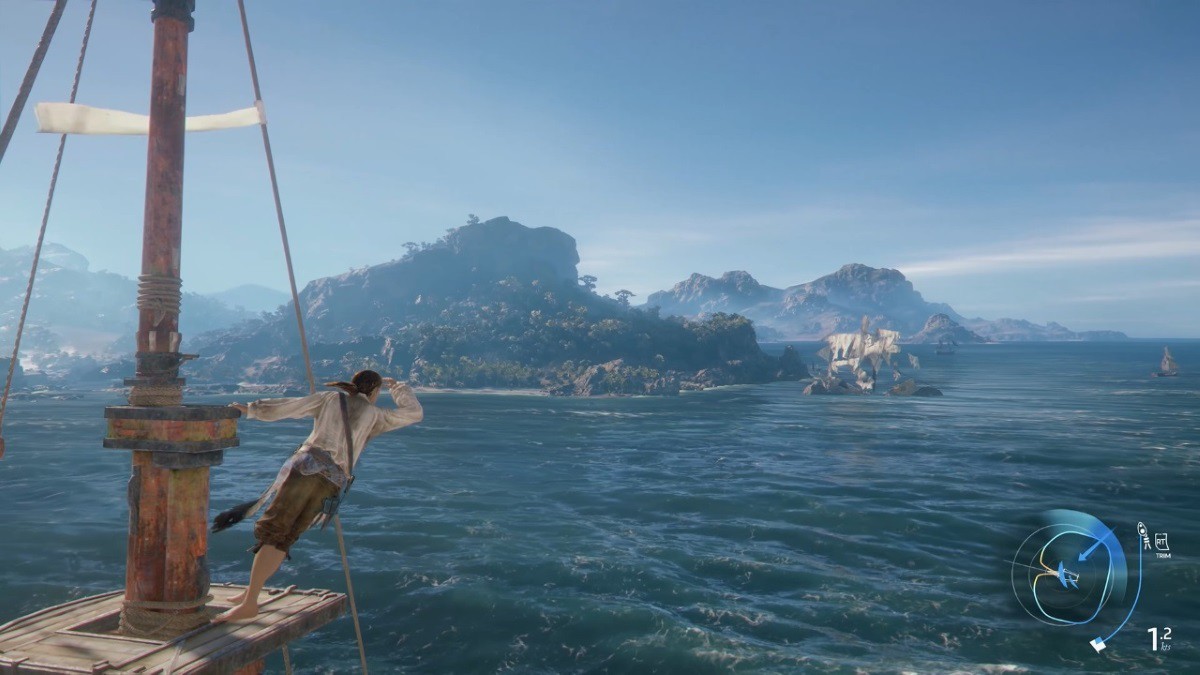
Task: Click the circular wind and sail compass
Action: pos(1061,574)
